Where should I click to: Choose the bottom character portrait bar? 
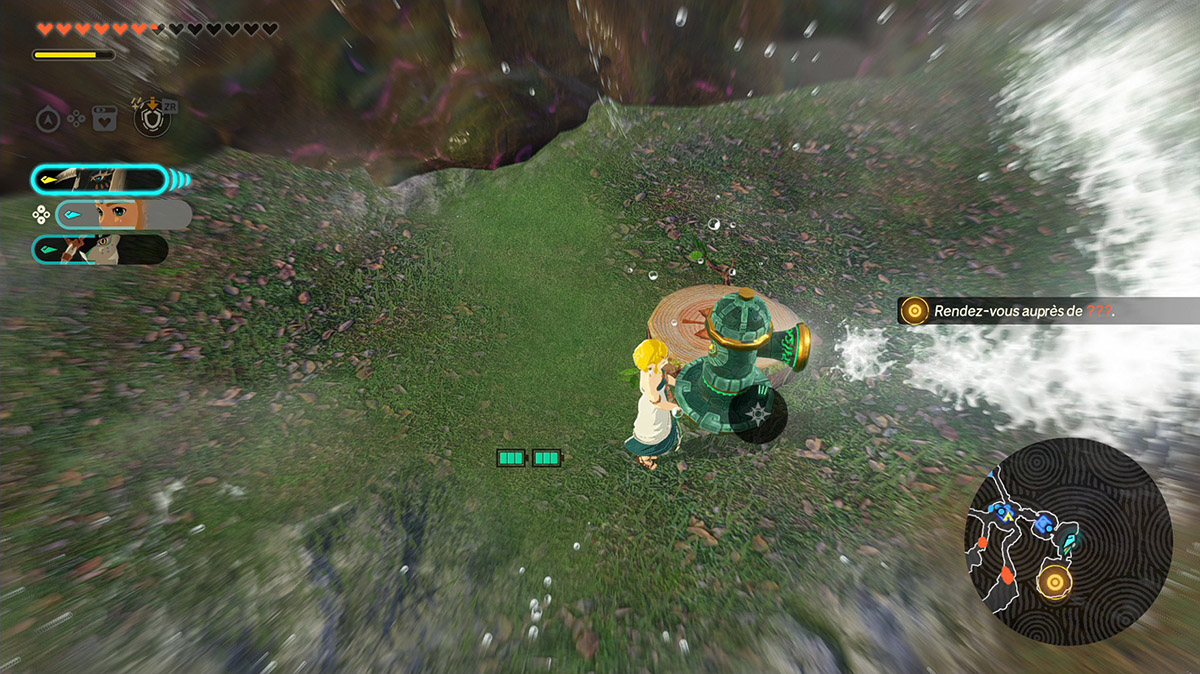[x=100, y=249]
